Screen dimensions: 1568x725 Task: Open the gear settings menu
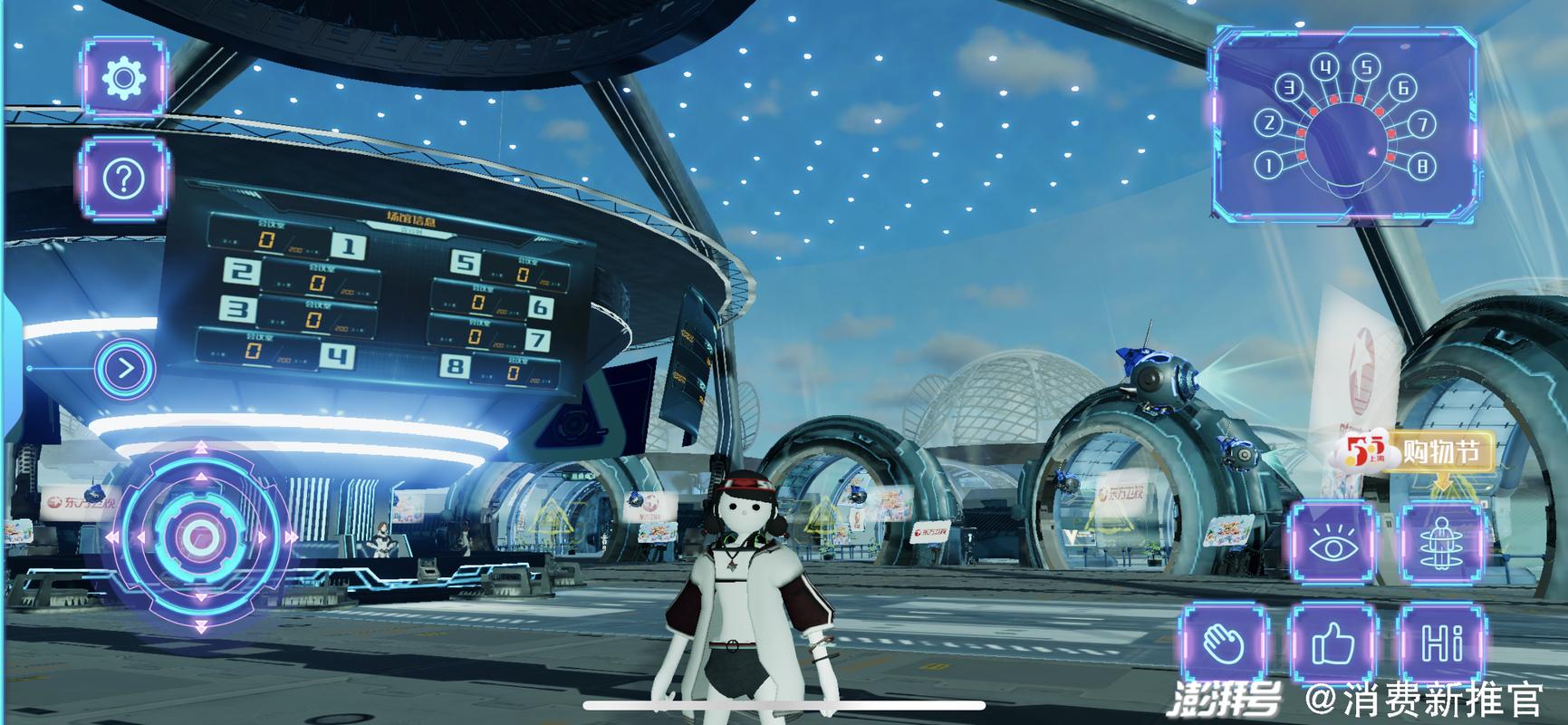(125, 78)
